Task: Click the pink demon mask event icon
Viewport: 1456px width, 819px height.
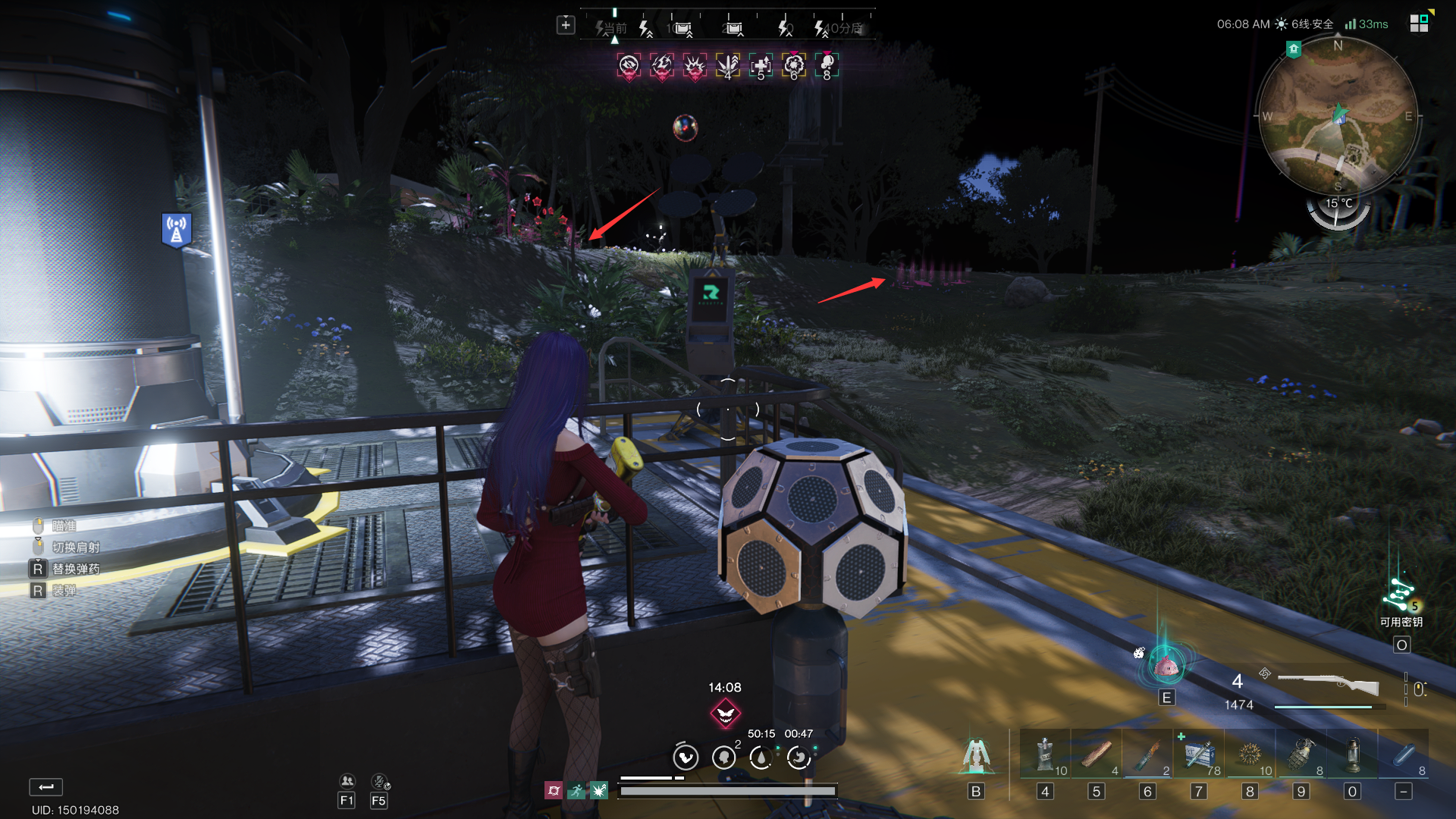Action: 725,713
